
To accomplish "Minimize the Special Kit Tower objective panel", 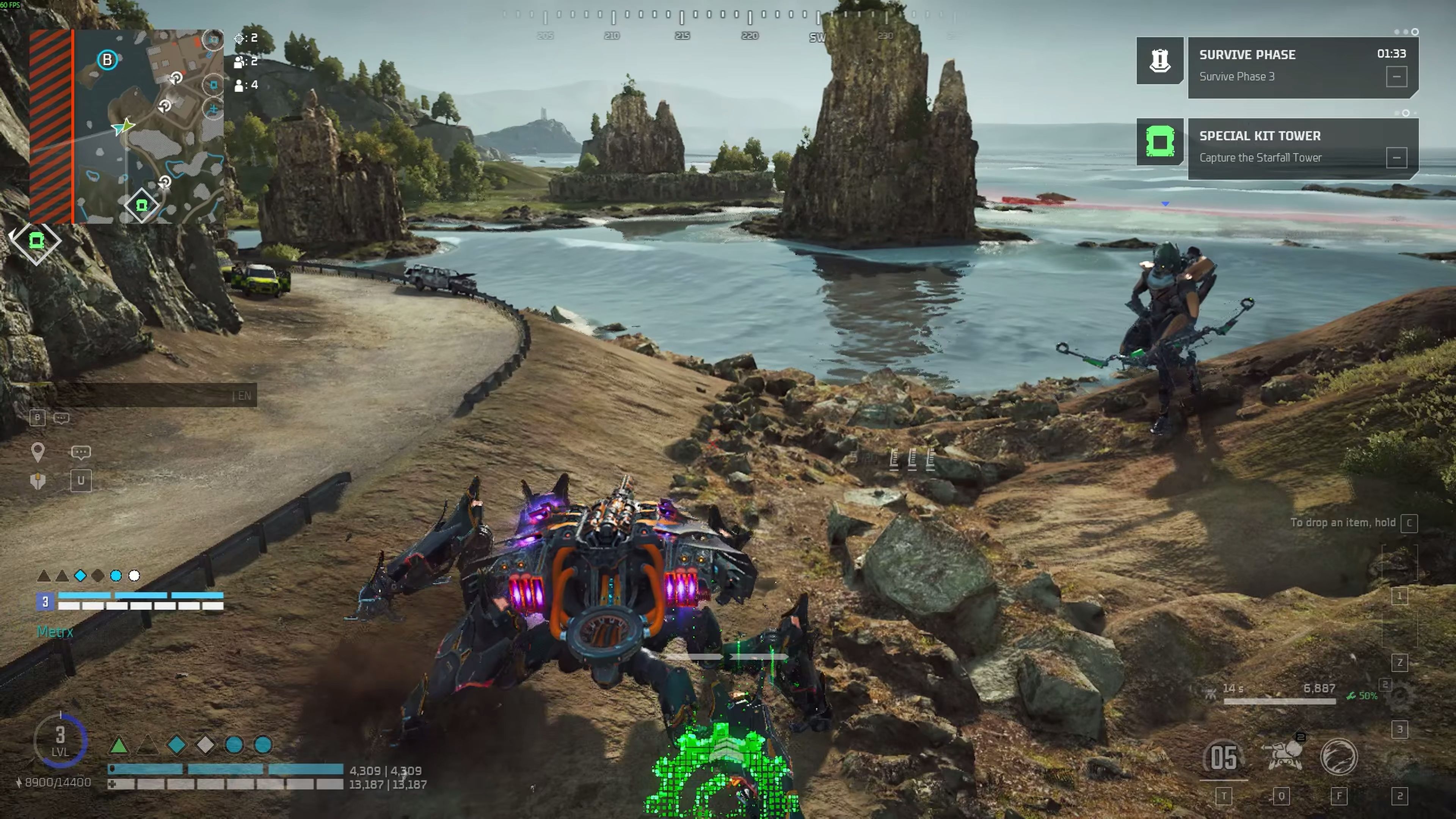I will tap(1396, 158).
